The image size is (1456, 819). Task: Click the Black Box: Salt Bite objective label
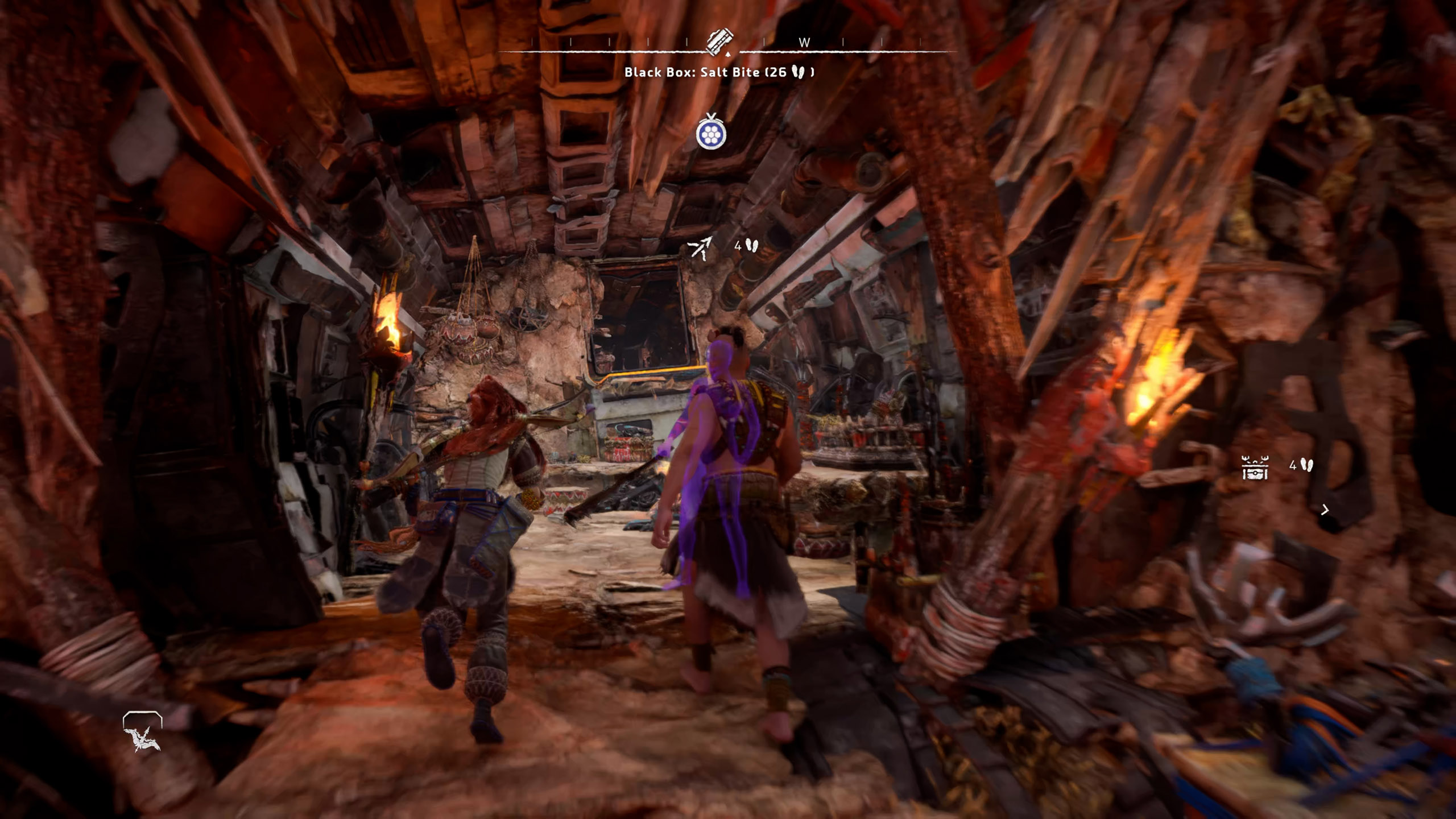pyautogui.click(x=719, y=72)
